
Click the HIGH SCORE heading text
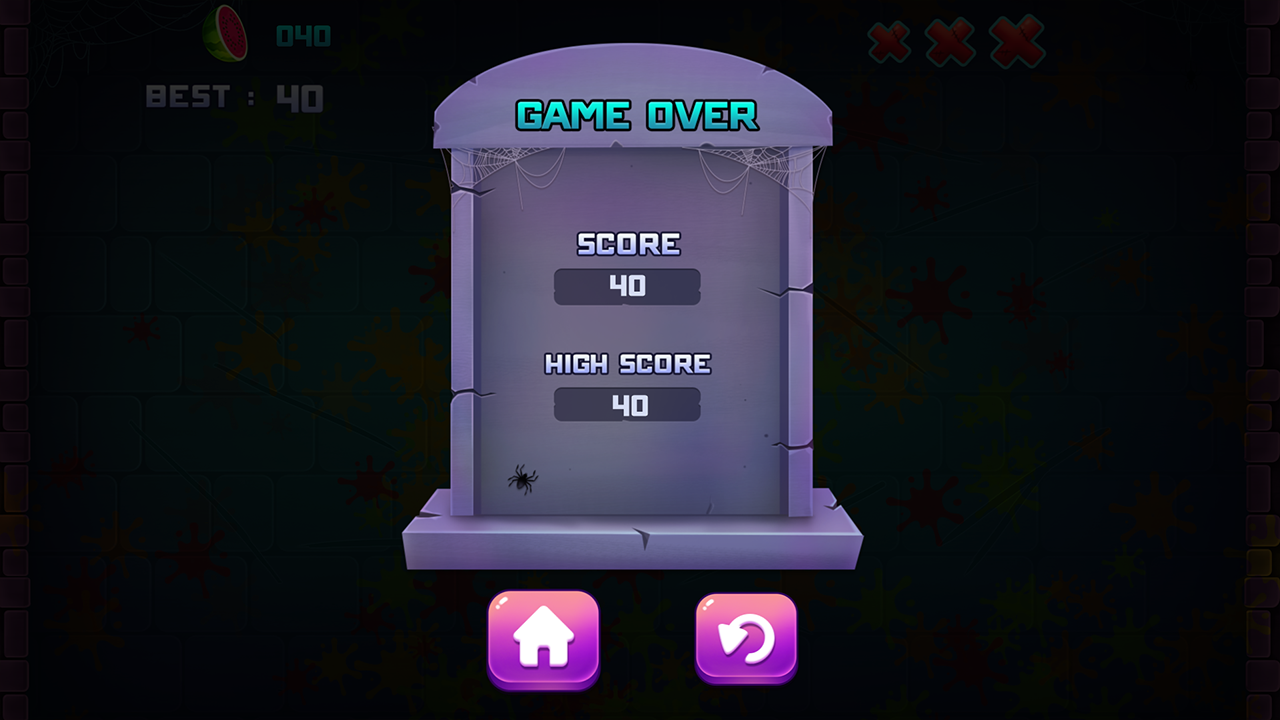(x=626, y=362)
